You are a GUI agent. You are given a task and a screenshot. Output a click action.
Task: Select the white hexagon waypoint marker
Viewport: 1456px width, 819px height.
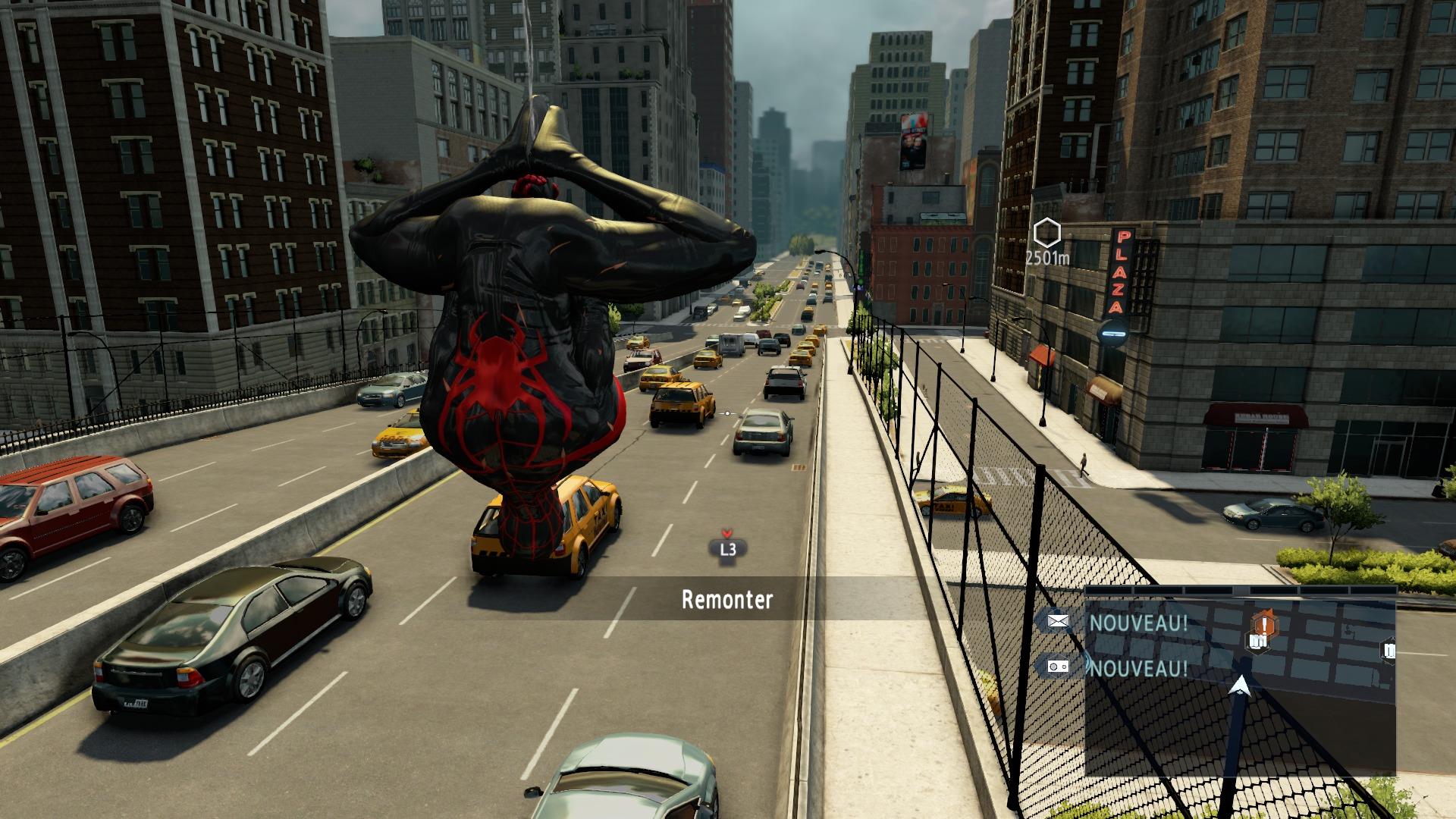[x=1046, y=233]
